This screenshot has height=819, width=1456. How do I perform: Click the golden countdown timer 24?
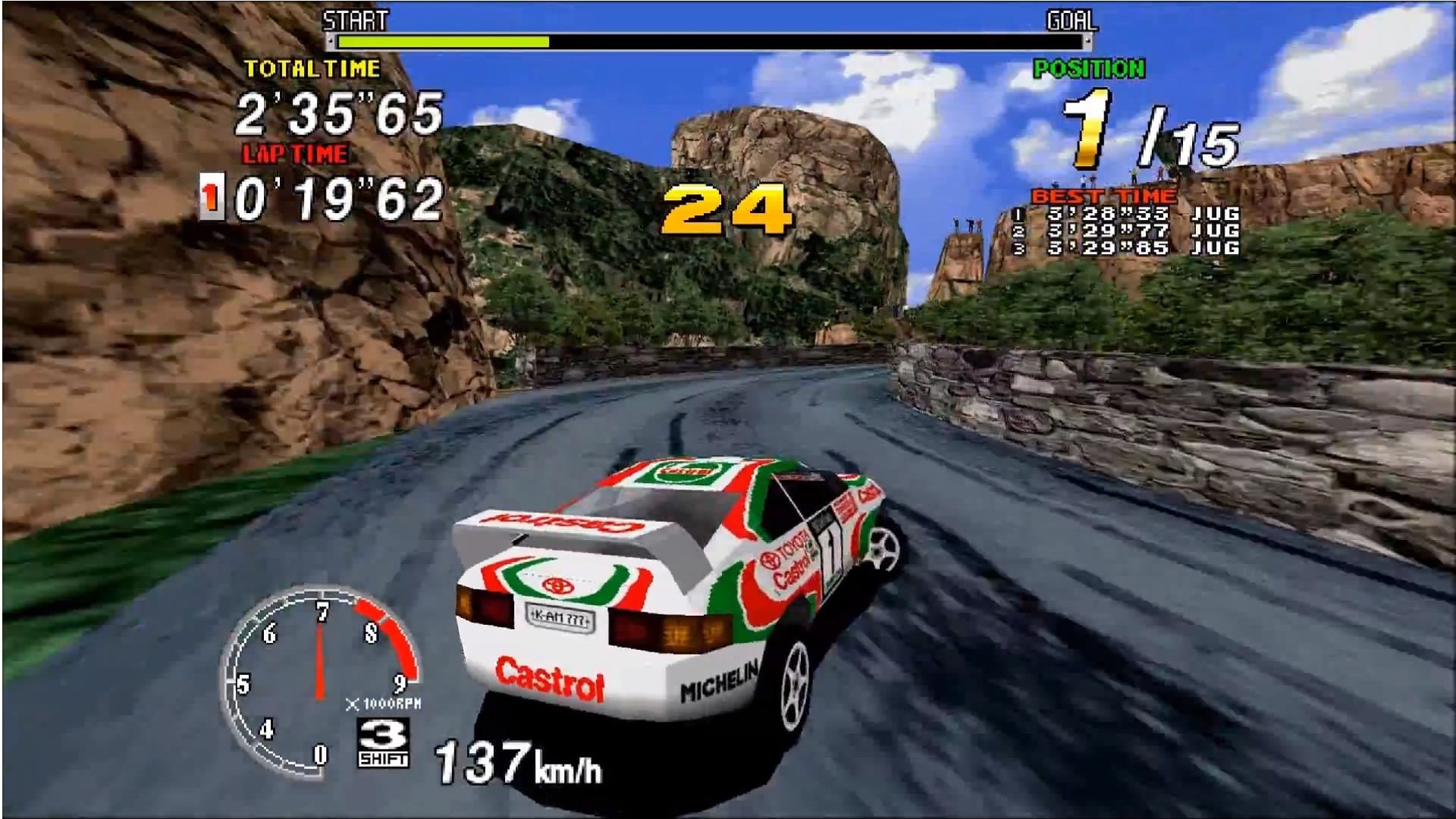pyautogui.click(x=726, y=209)
